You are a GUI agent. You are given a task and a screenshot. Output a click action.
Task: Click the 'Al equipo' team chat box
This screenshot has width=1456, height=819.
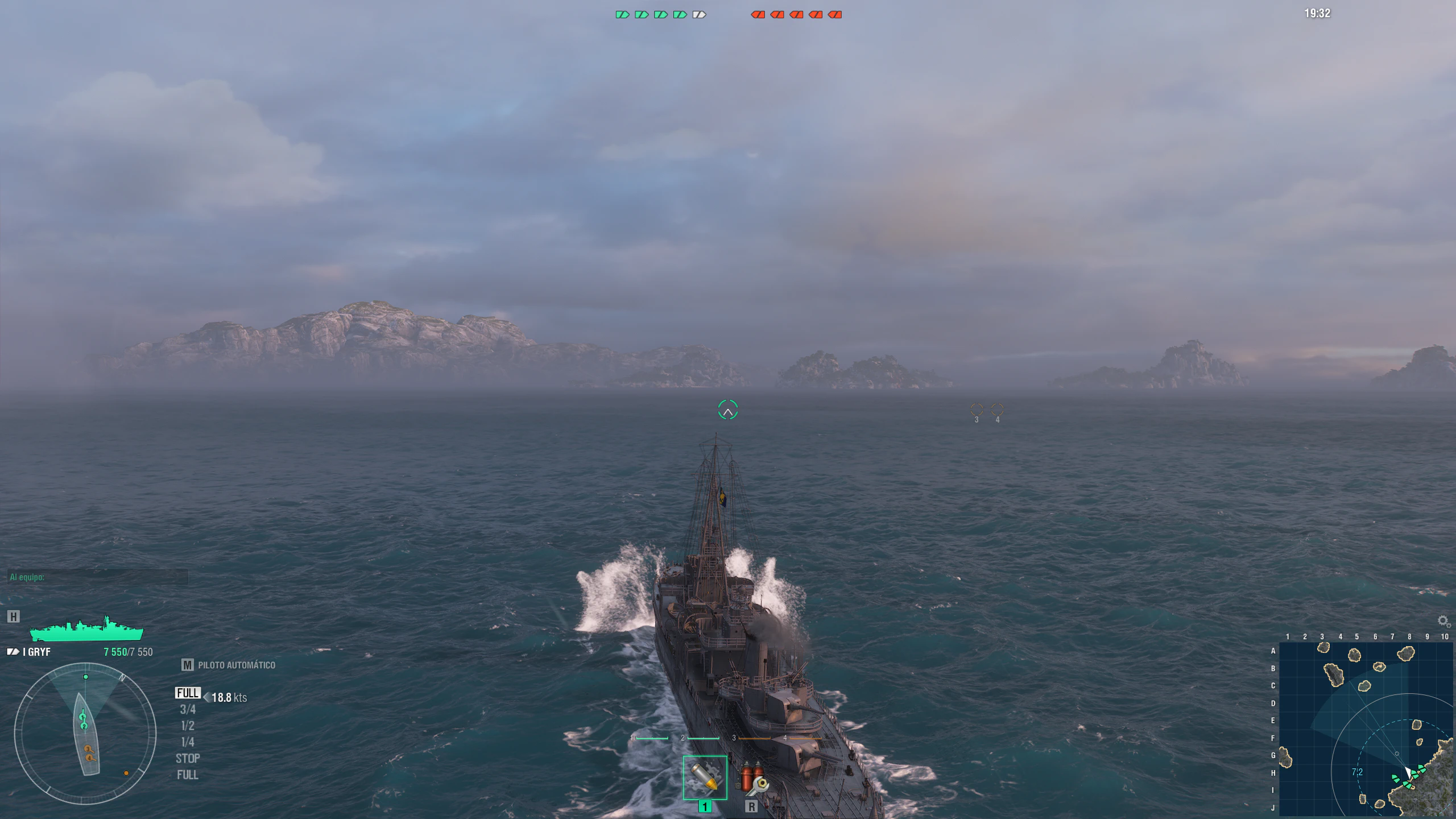pyautogui.click(x=97, y=577)
